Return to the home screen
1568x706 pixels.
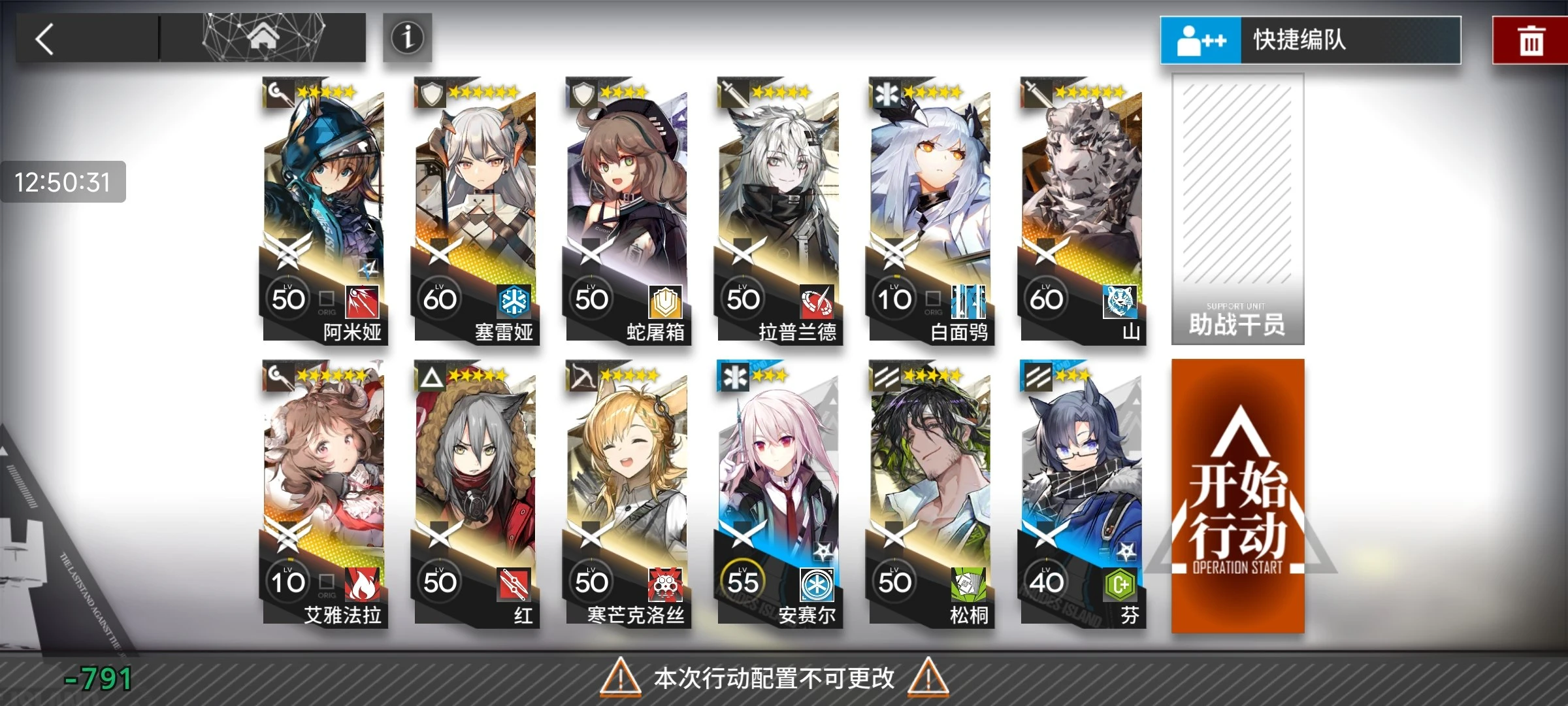(263, 38)
